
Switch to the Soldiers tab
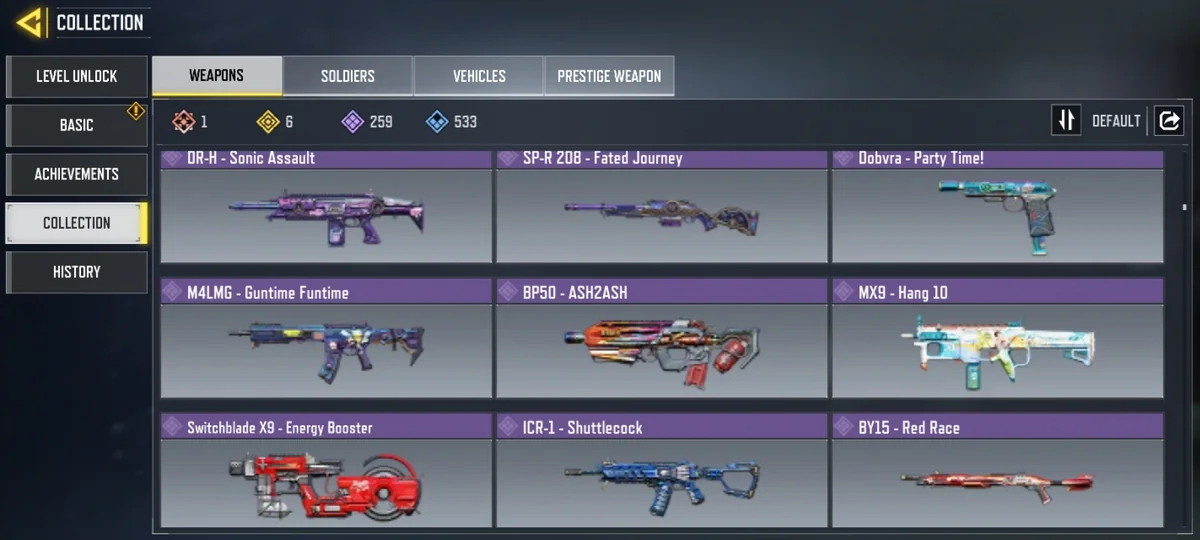point(348,76)
